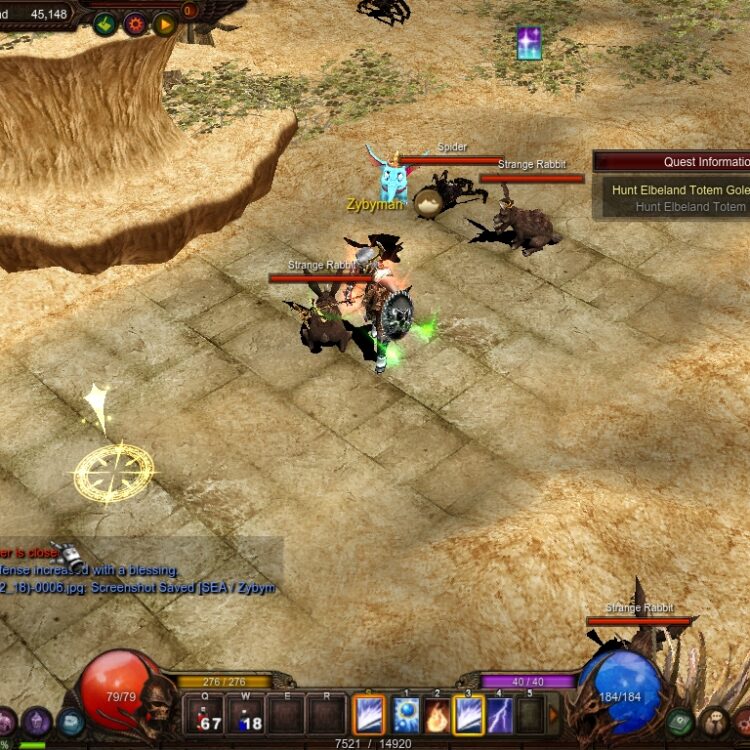Cast the lightning bolt skill in slot 4
Viewport: 750px width, 750px height.
pos(500,716)
